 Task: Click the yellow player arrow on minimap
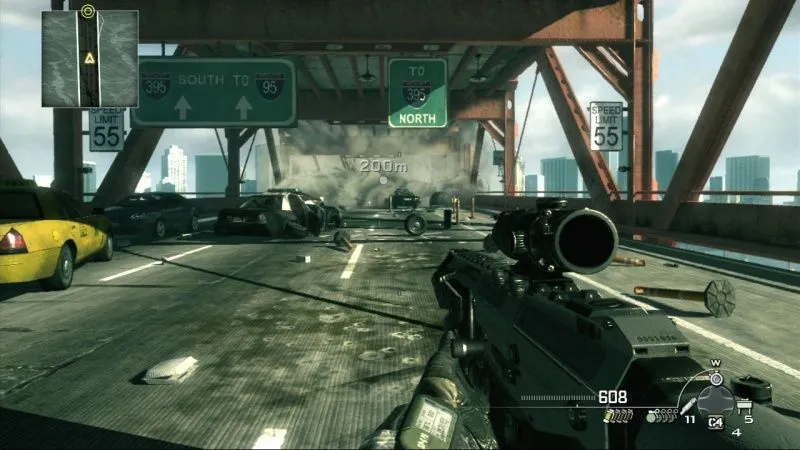pyautogui.click(x=89, y=60)
